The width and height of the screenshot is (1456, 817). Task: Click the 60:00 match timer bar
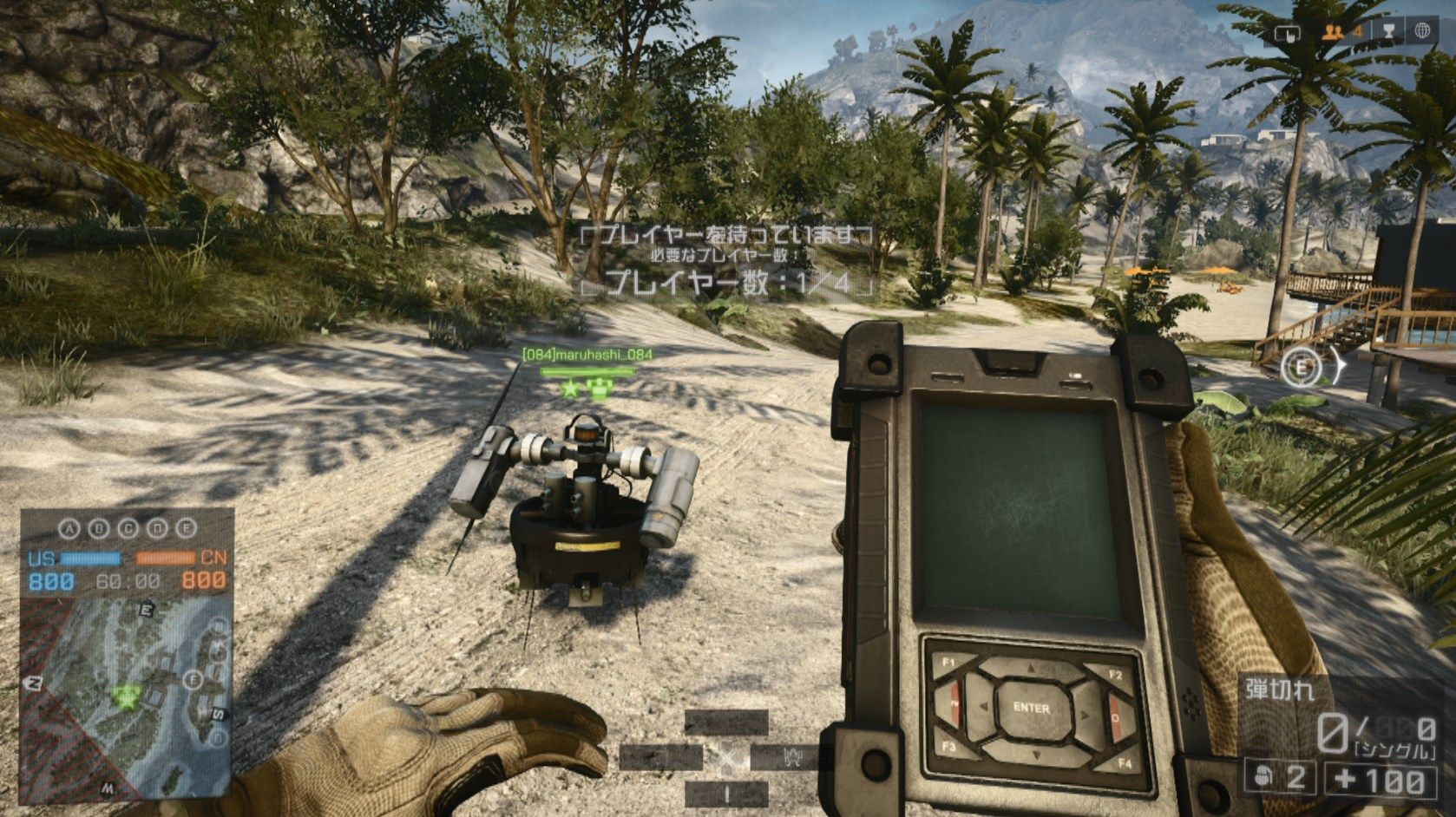[128, 579]
